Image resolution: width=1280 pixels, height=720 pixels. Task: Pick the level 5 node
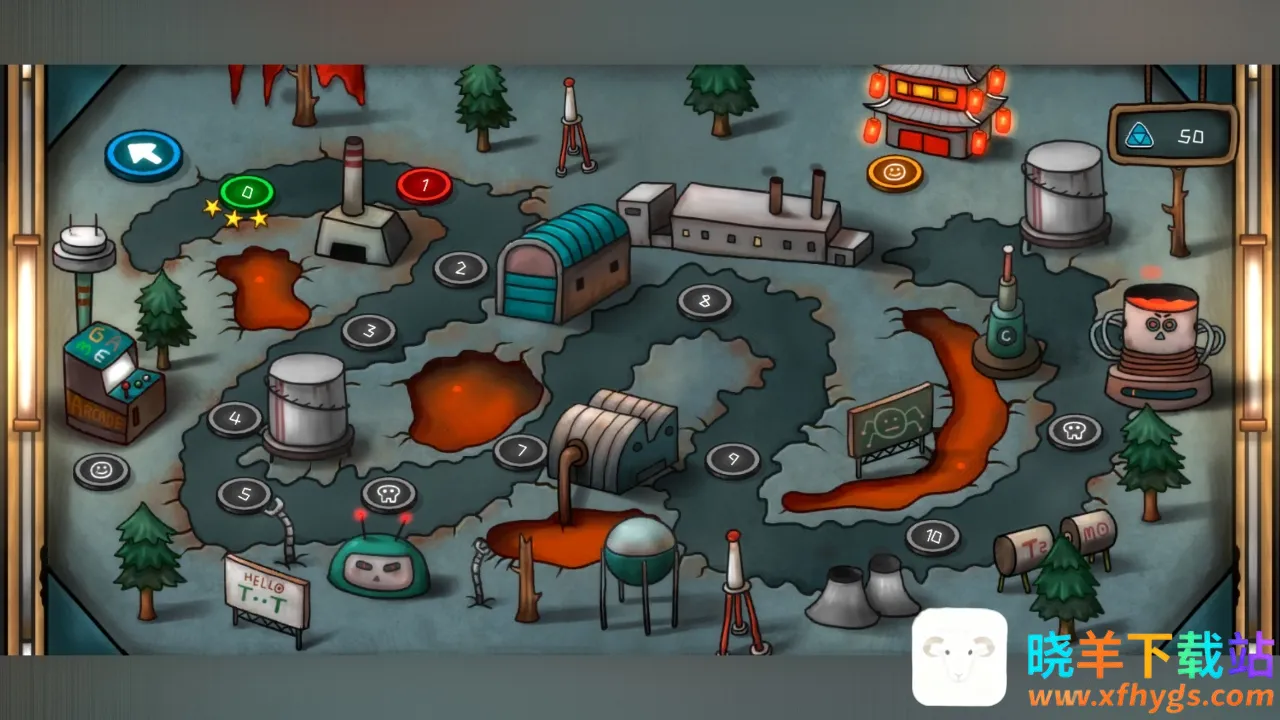(244, 494)
